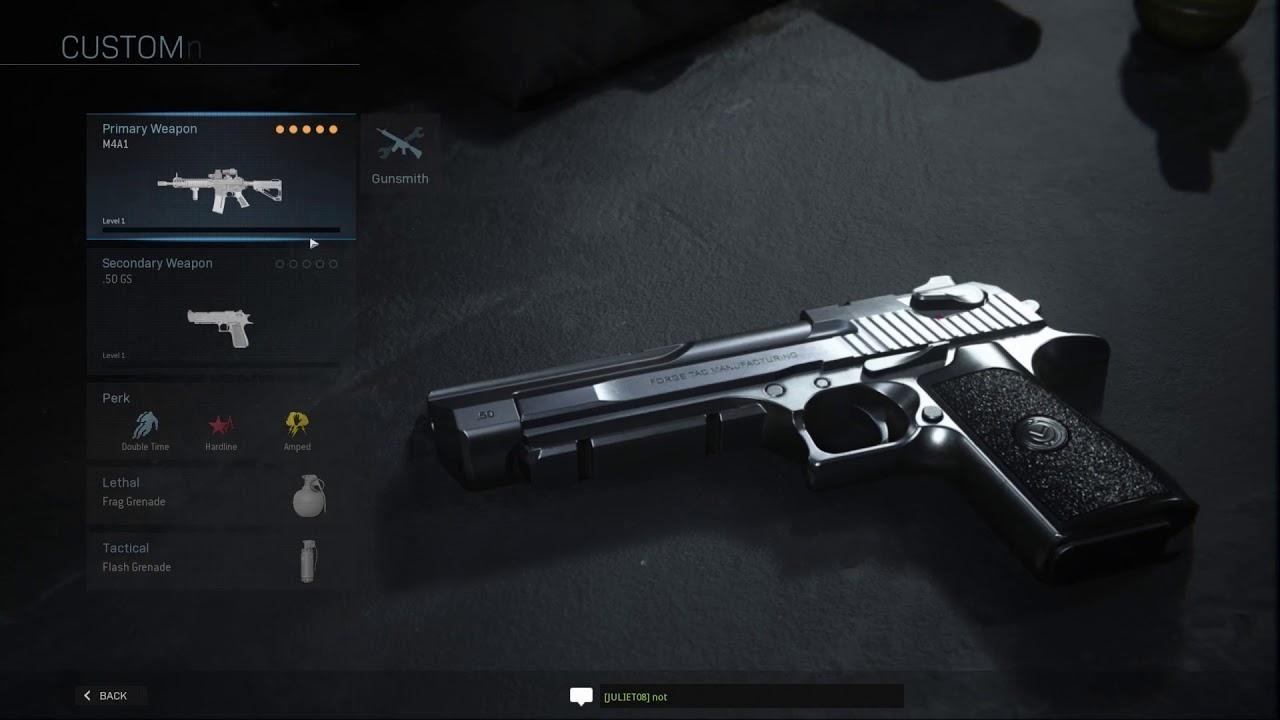Click the Secondary Weapon rating circles

tap(306, 264)
